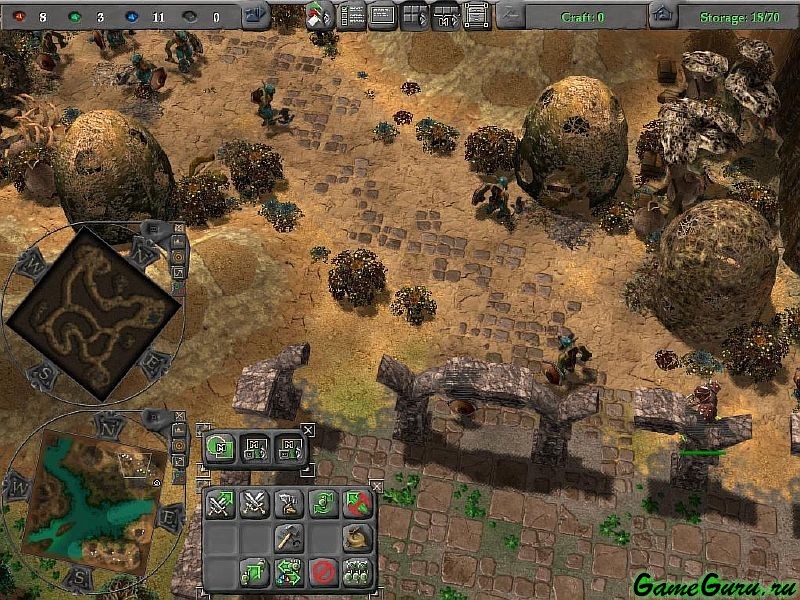Click the arrow button after resource counters

(256, 15)
